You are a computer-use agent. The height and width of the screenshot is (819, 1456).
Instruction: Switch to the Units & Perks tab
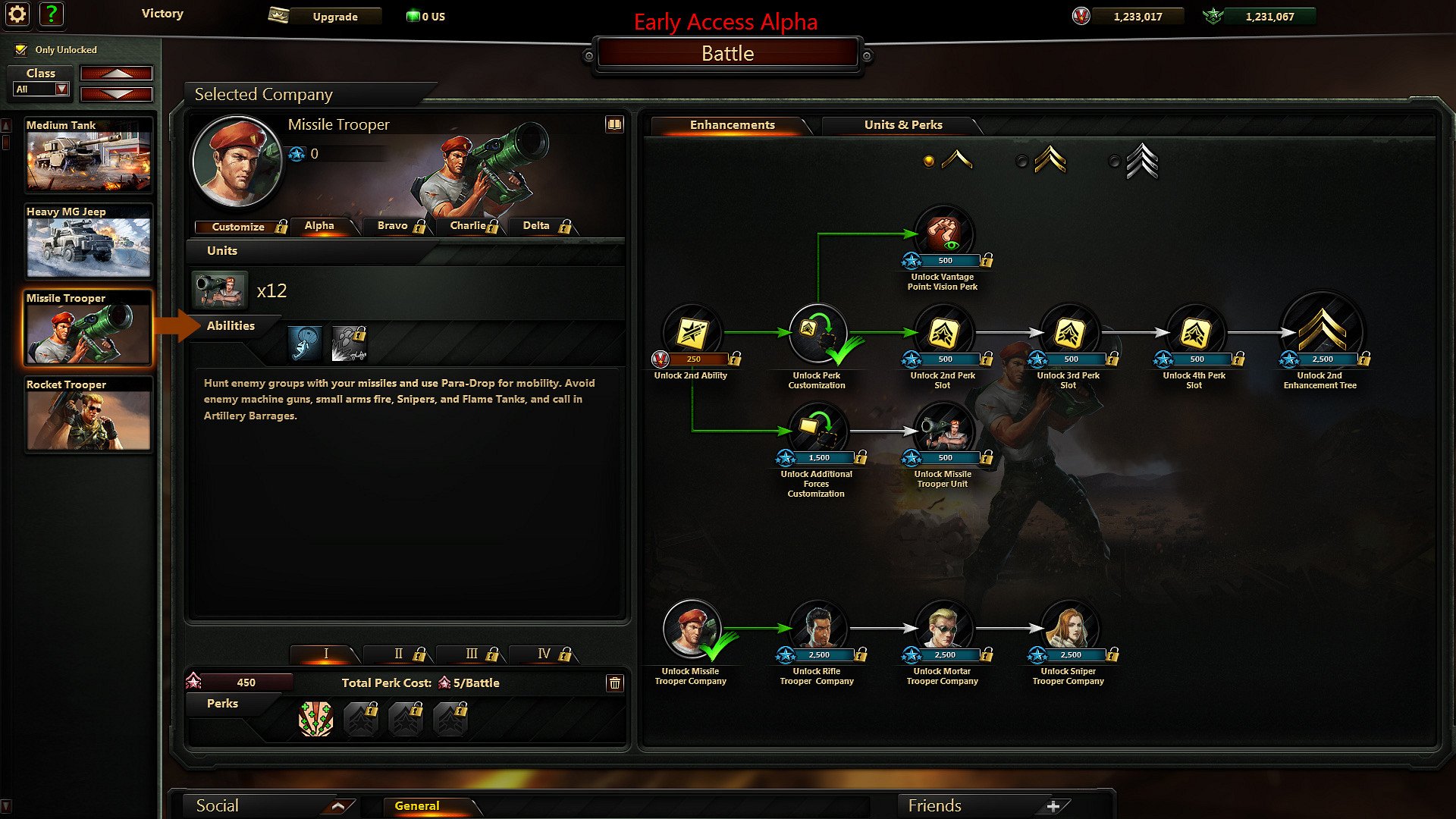coord(902,125)
